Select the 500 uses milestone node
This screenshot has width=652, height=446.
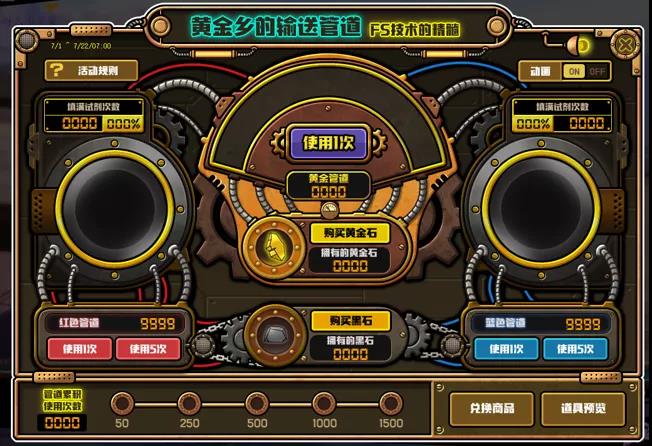click(x=257, y=404)
